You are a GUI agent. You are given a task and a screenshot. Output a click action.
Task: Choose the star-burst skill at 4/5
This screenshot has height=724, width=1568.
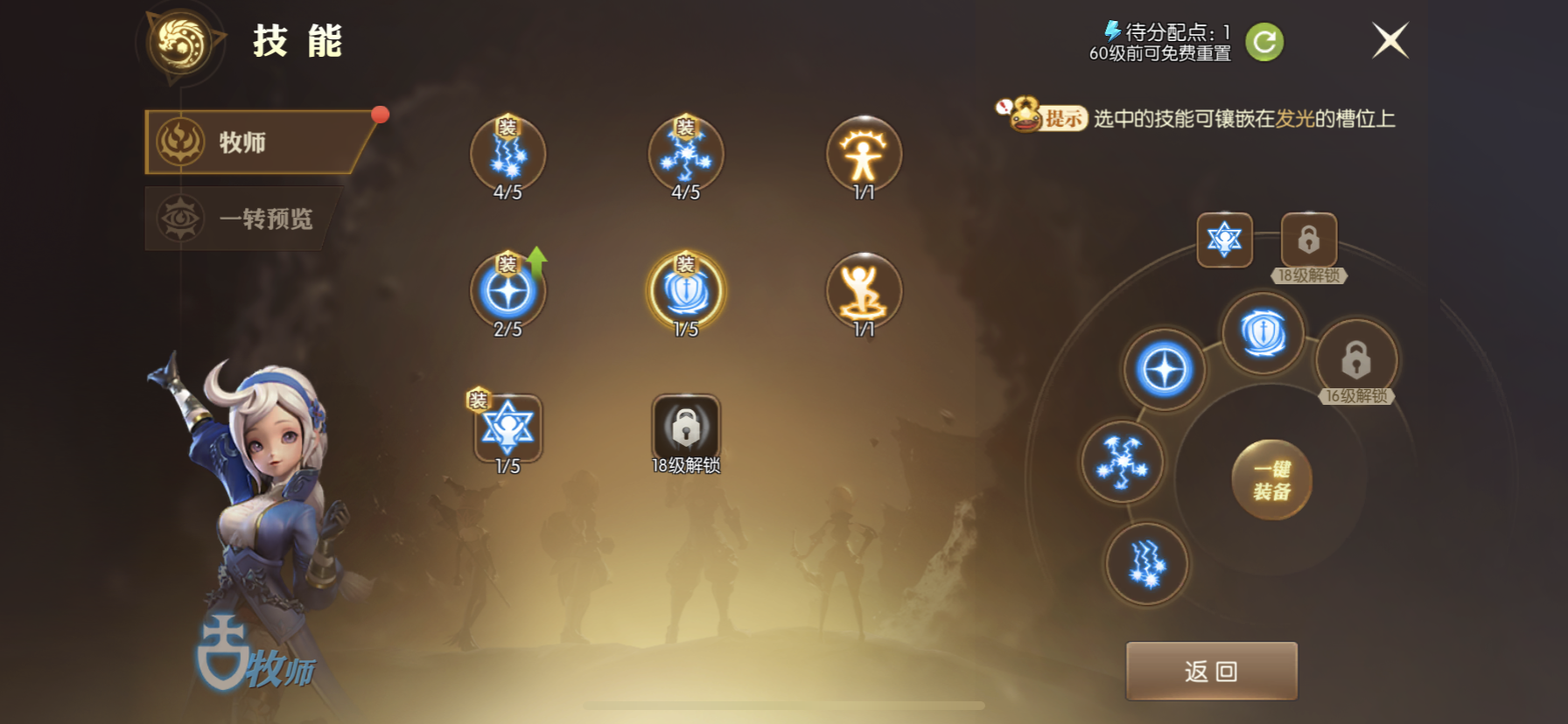coord(686,155)
